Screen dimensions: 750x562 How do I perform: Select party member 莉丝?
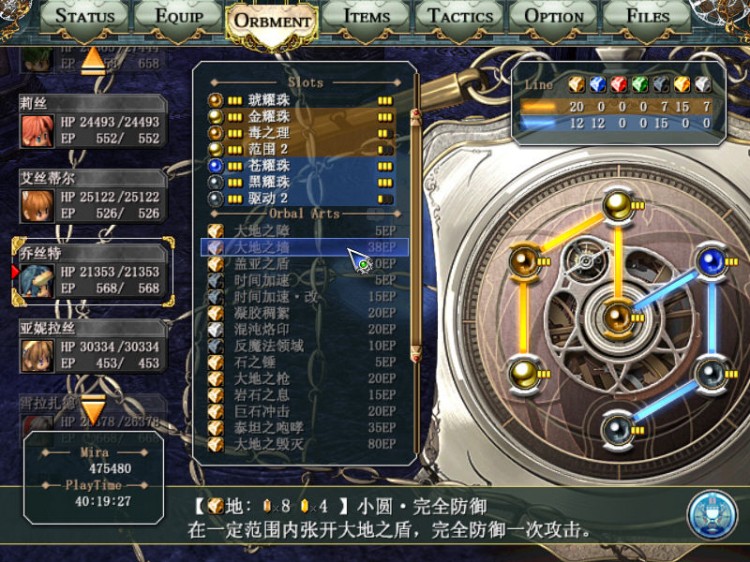pyautogui.click(x=91, y=124)
